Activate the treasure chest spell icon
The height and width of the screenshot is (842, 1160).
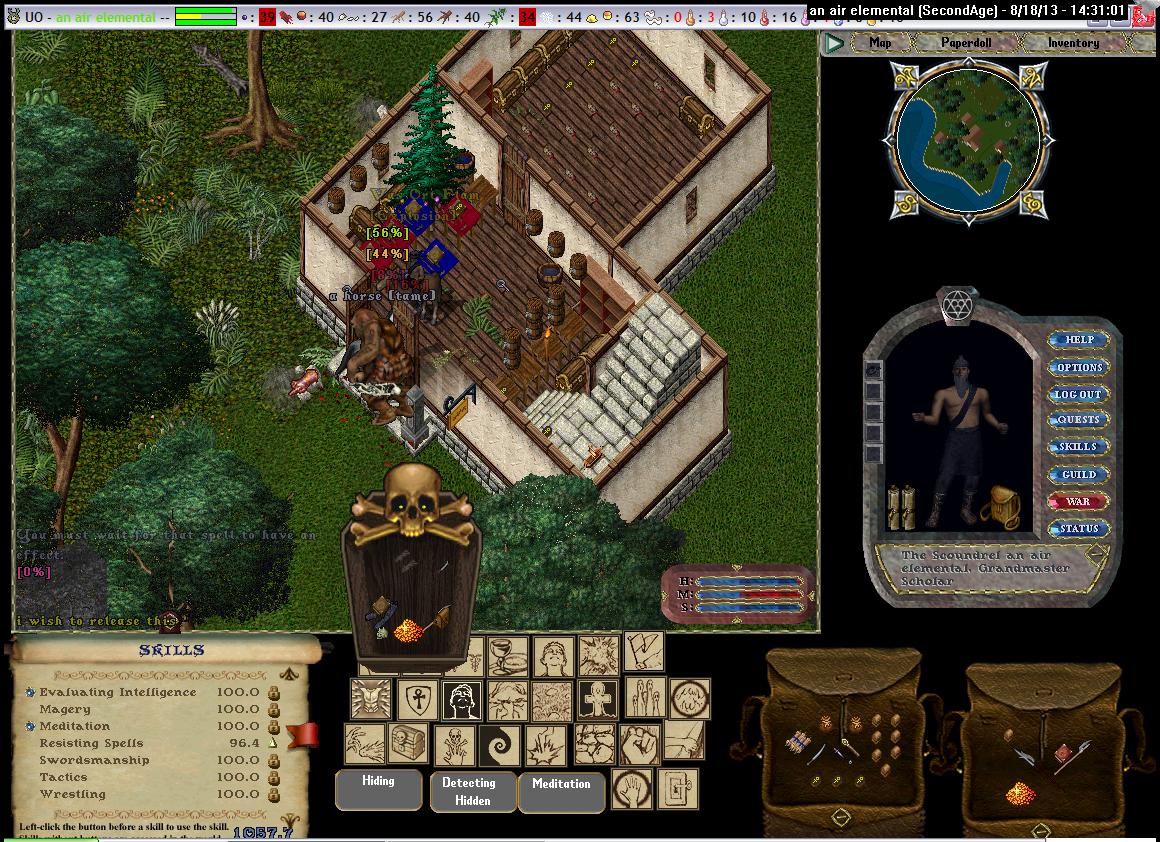pyautogui.click(x=409, y=745)
